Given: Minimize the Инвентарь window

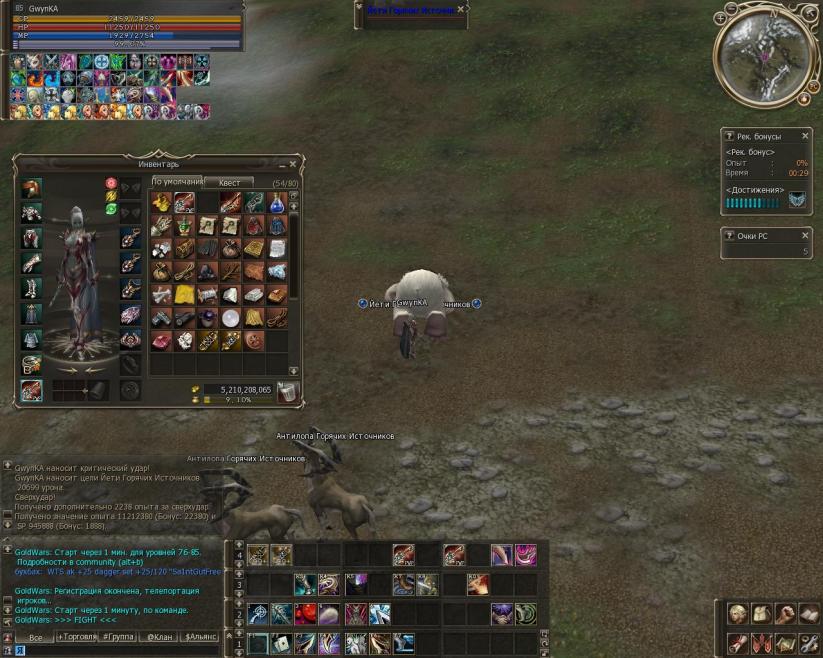Looking at the screenshot, I should tap(281, 163).
